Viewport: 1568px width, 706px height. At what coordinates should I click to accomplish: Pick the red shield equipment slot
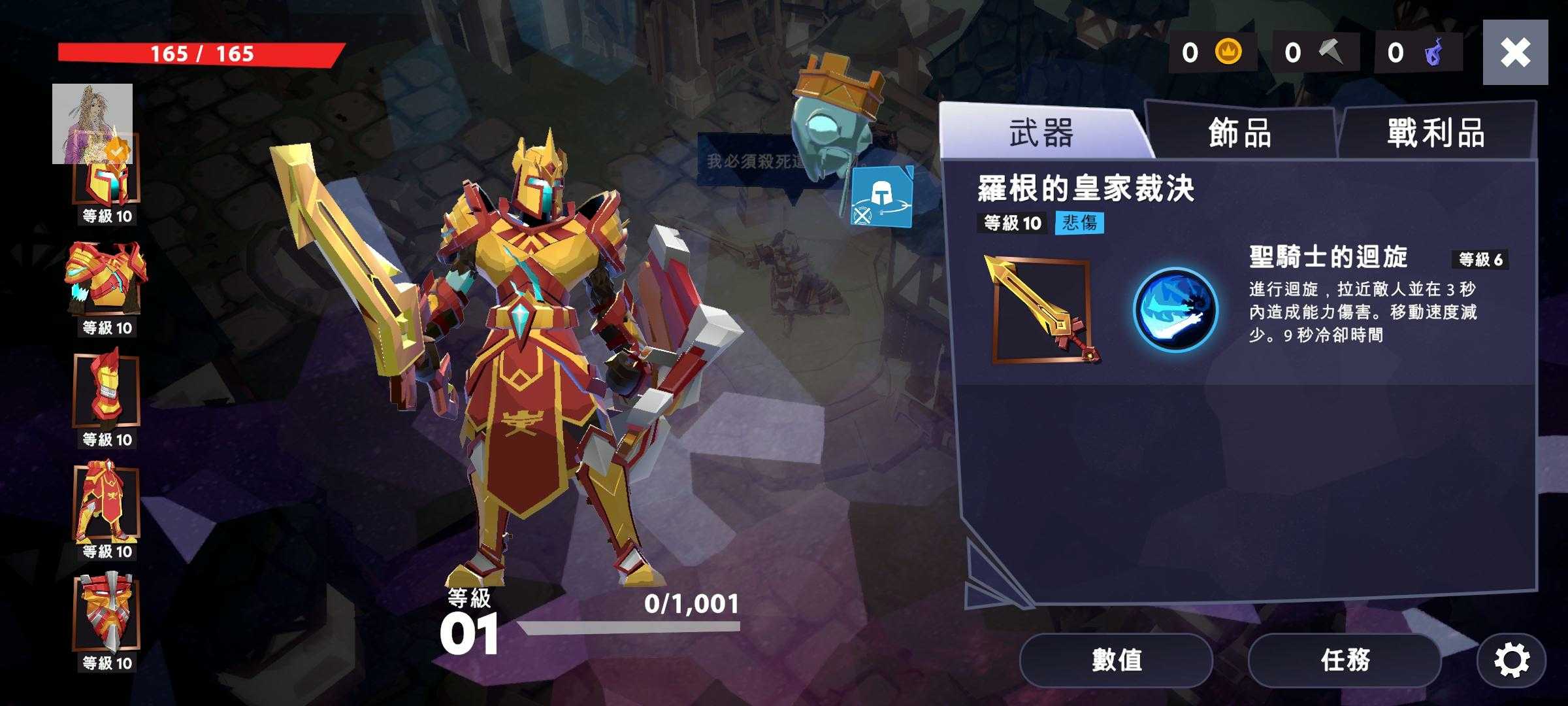tap(106, 613)
